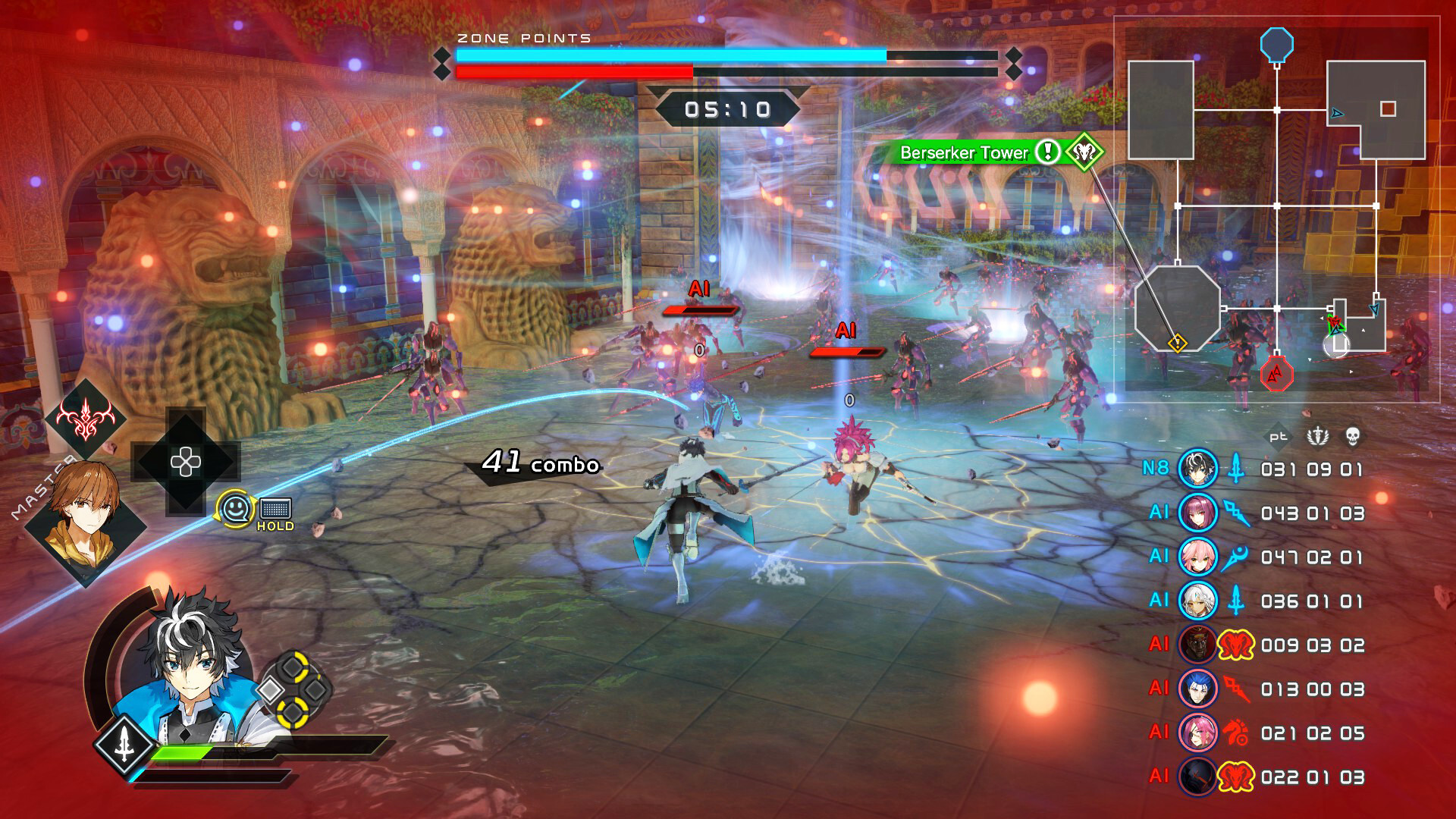
Task: Click the skull kills column icon on the scoreboard
Action: click(x=1353, y=436)
